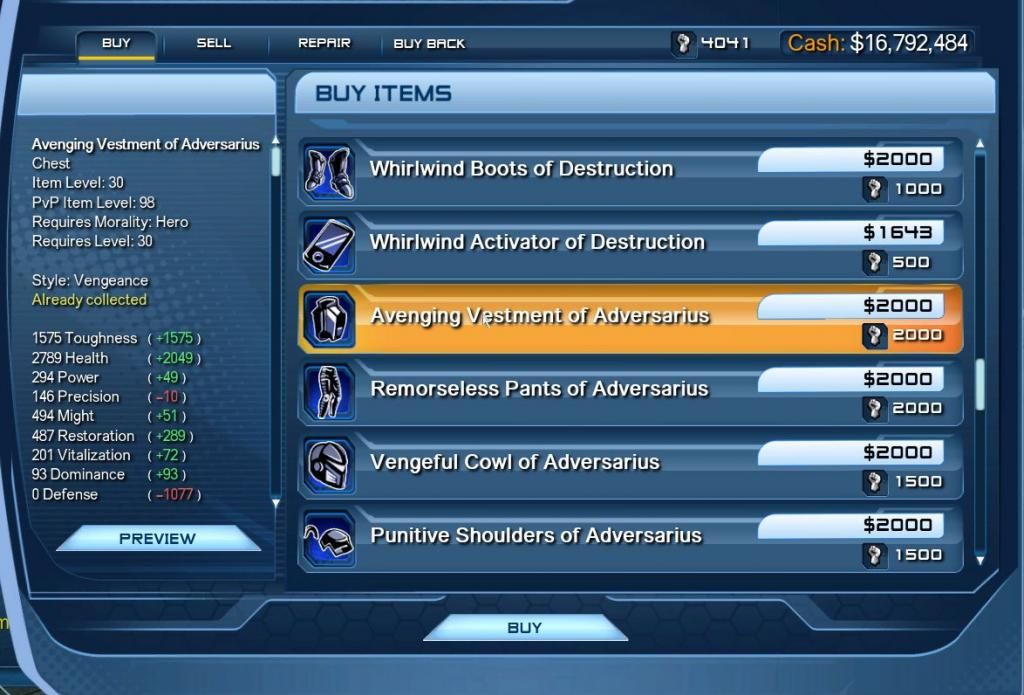Viewport: 1024px width, 695px height.
Task: Pick Avenging Vestment of Adversarius
Action: [539, 316]
